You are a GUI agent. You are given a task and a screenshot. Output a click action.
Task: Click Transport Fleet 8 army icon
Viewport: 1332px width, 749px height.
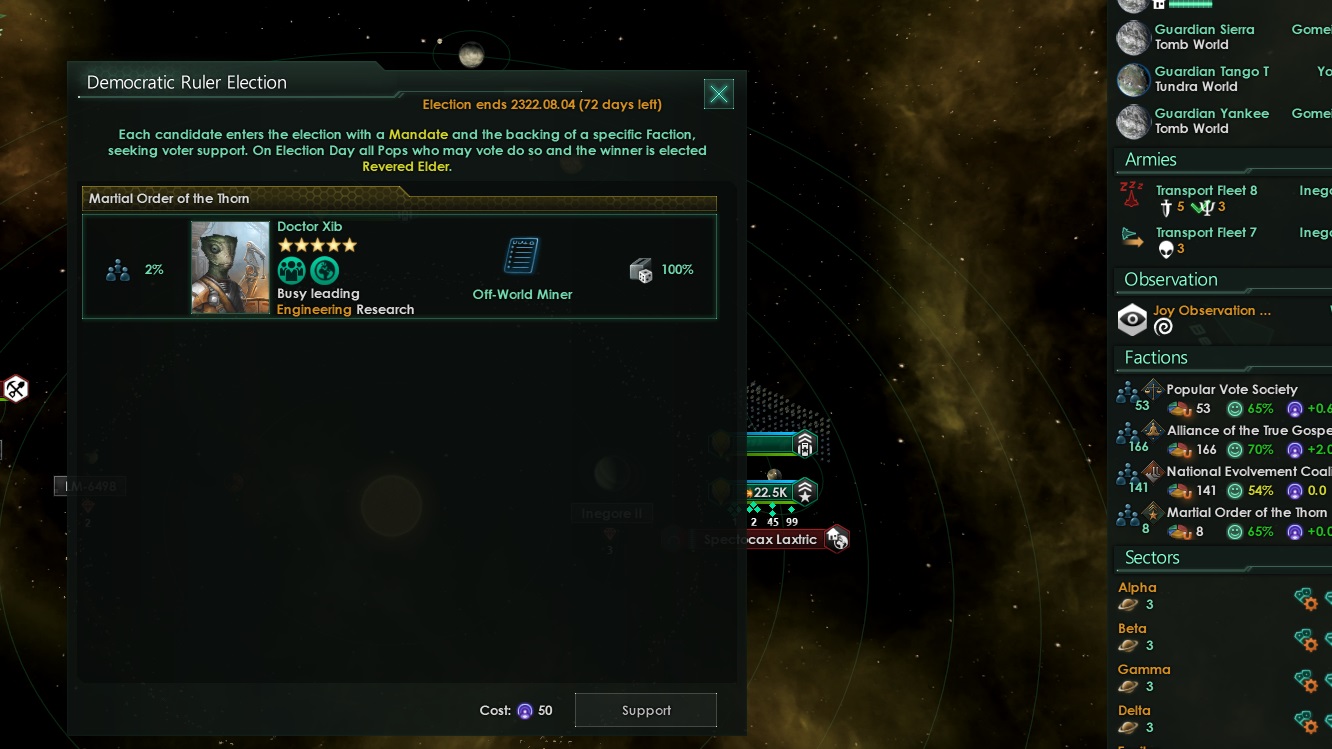point(1133,196)
